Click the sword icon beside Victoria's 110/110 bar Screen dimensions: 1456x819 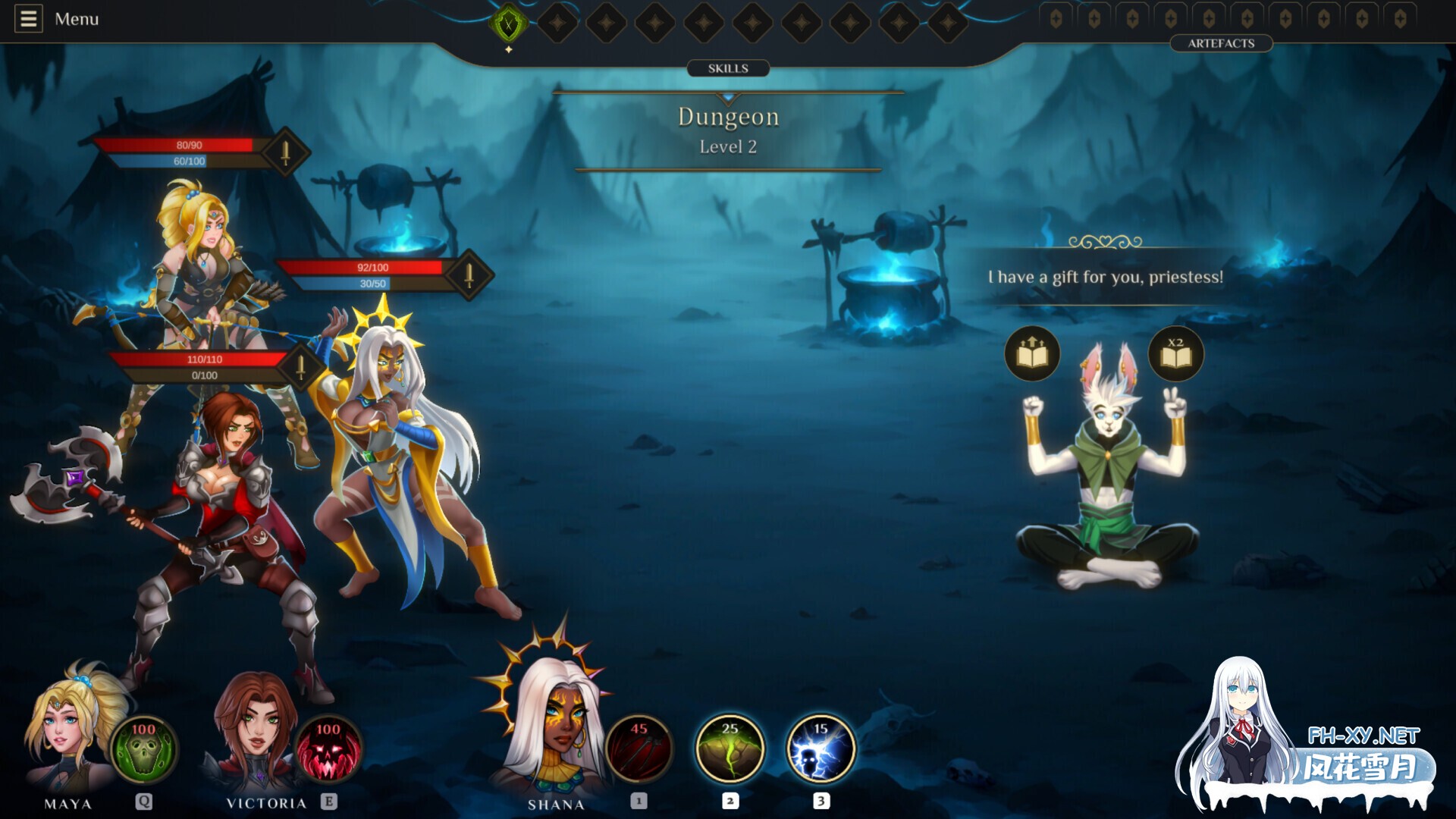tap(301, 367)
